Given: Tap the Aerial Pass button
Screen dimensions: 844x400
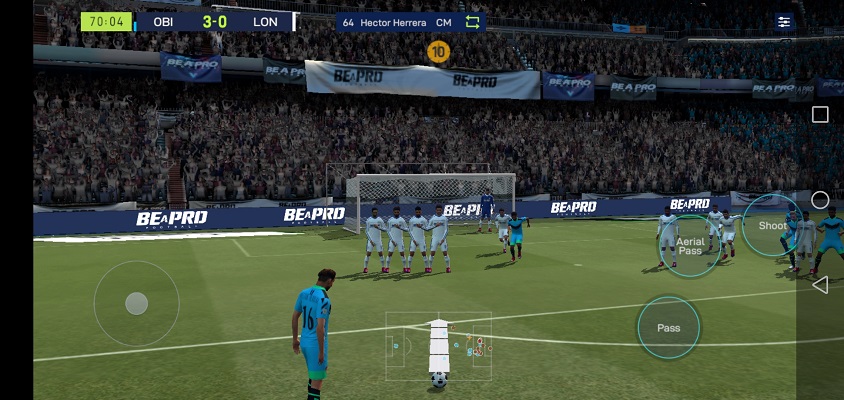Looking at the screenshot, I should [690, 246].
